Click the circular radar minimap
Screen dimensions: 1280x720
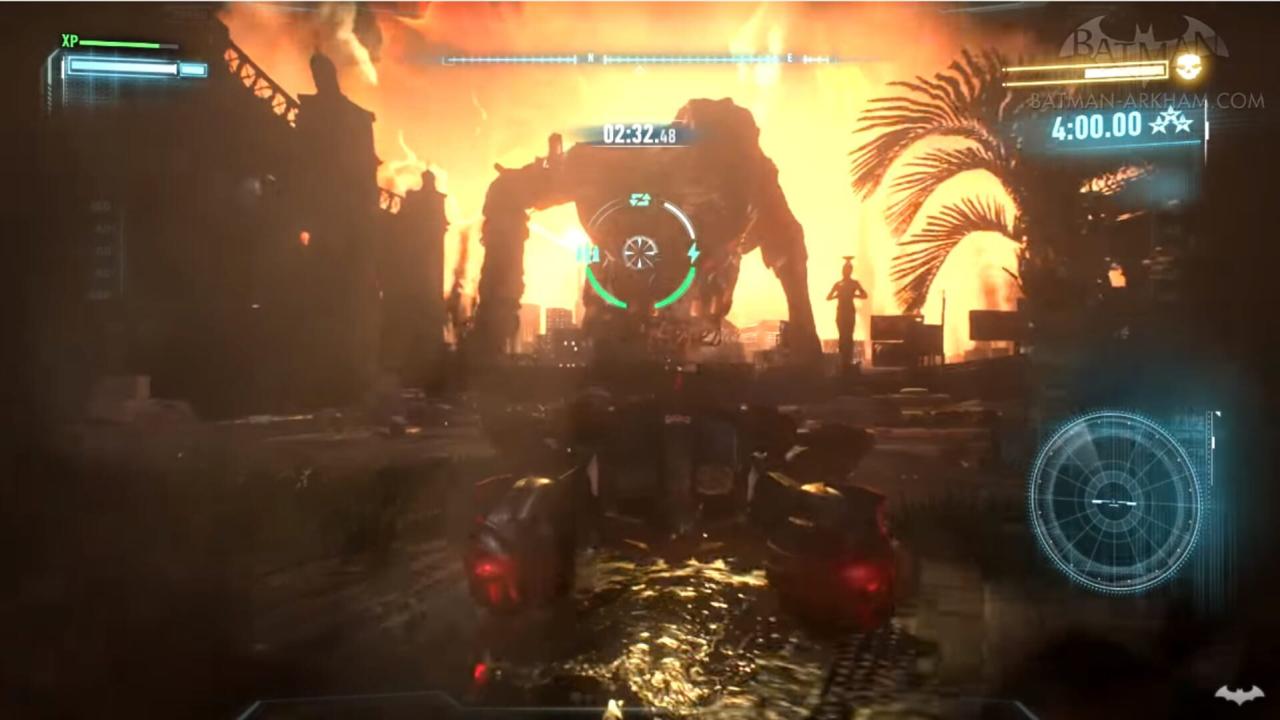1114,501
